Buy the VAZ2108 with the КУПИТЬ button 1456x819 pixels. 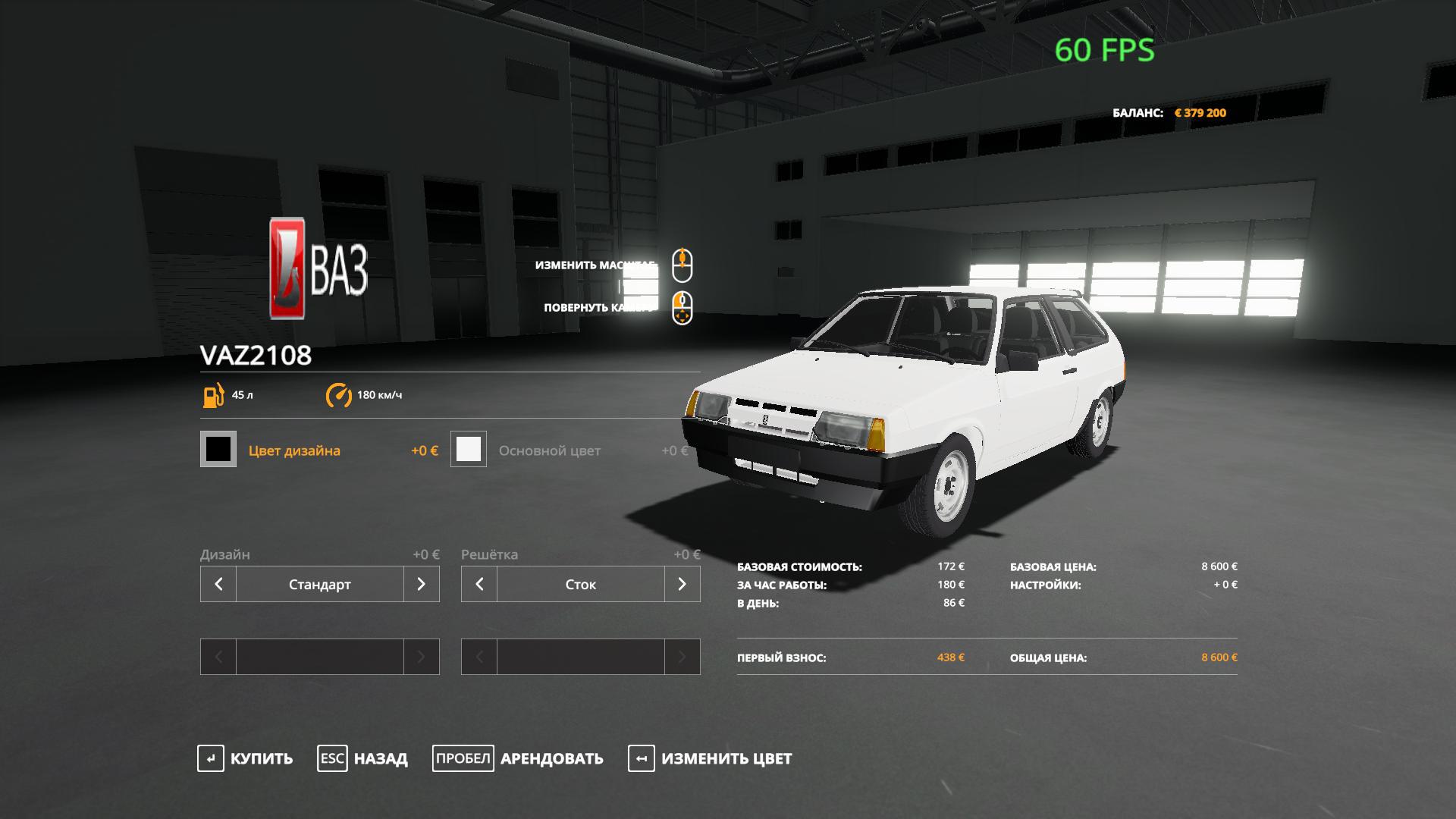tap(245, 758)
